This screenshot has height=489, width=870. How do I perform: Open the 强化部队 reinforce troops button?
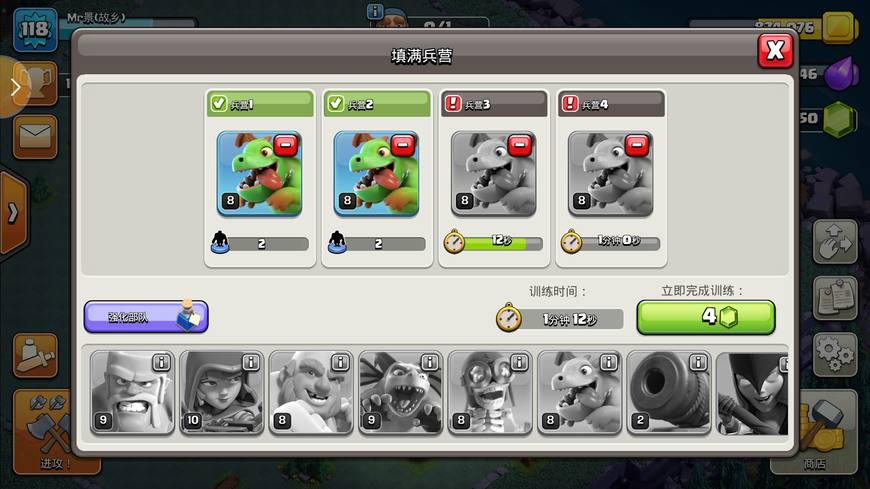point(146,317)
